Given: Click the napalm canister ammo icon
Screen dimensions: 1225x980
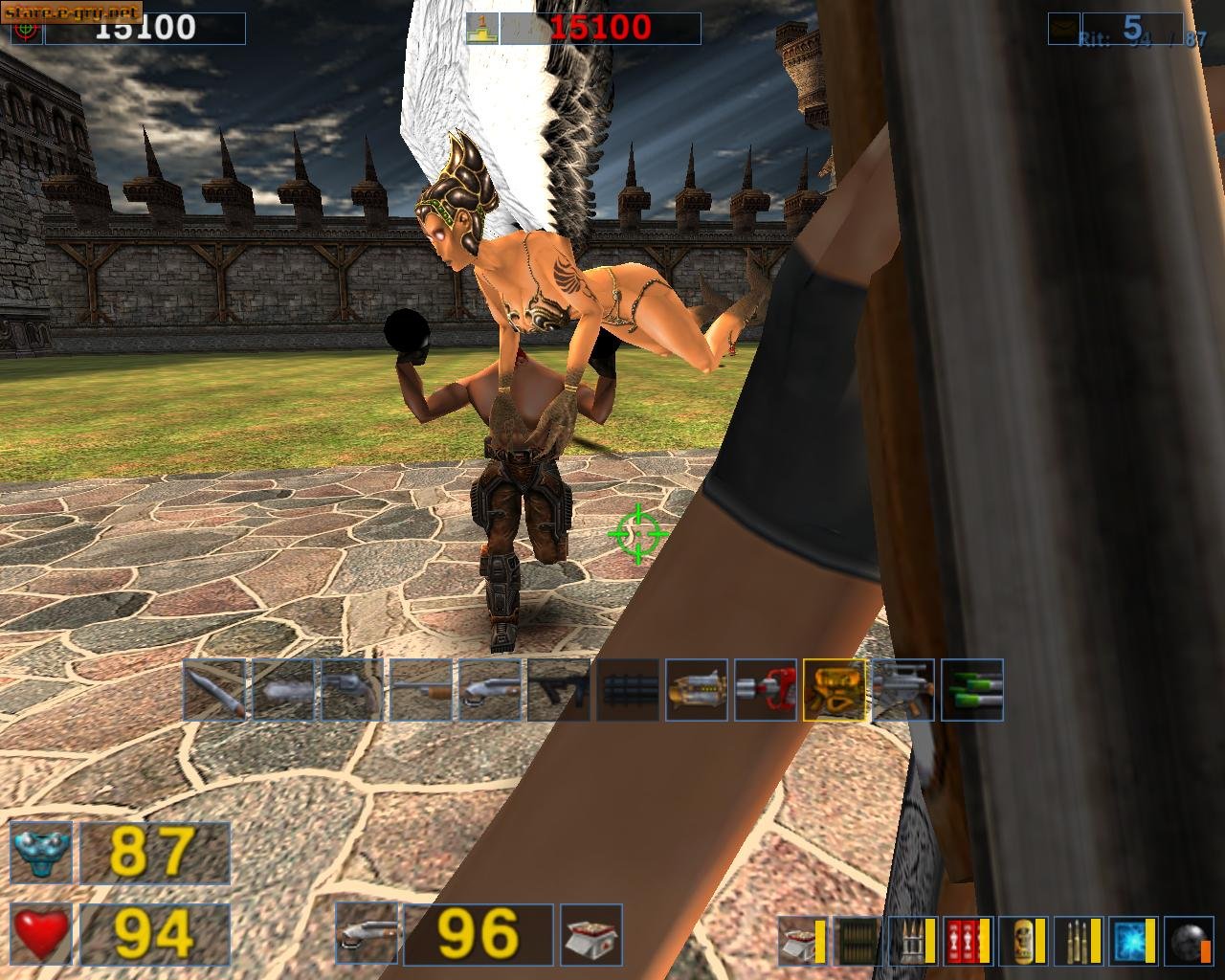Looking at the screenshot, I should 1022,940.
